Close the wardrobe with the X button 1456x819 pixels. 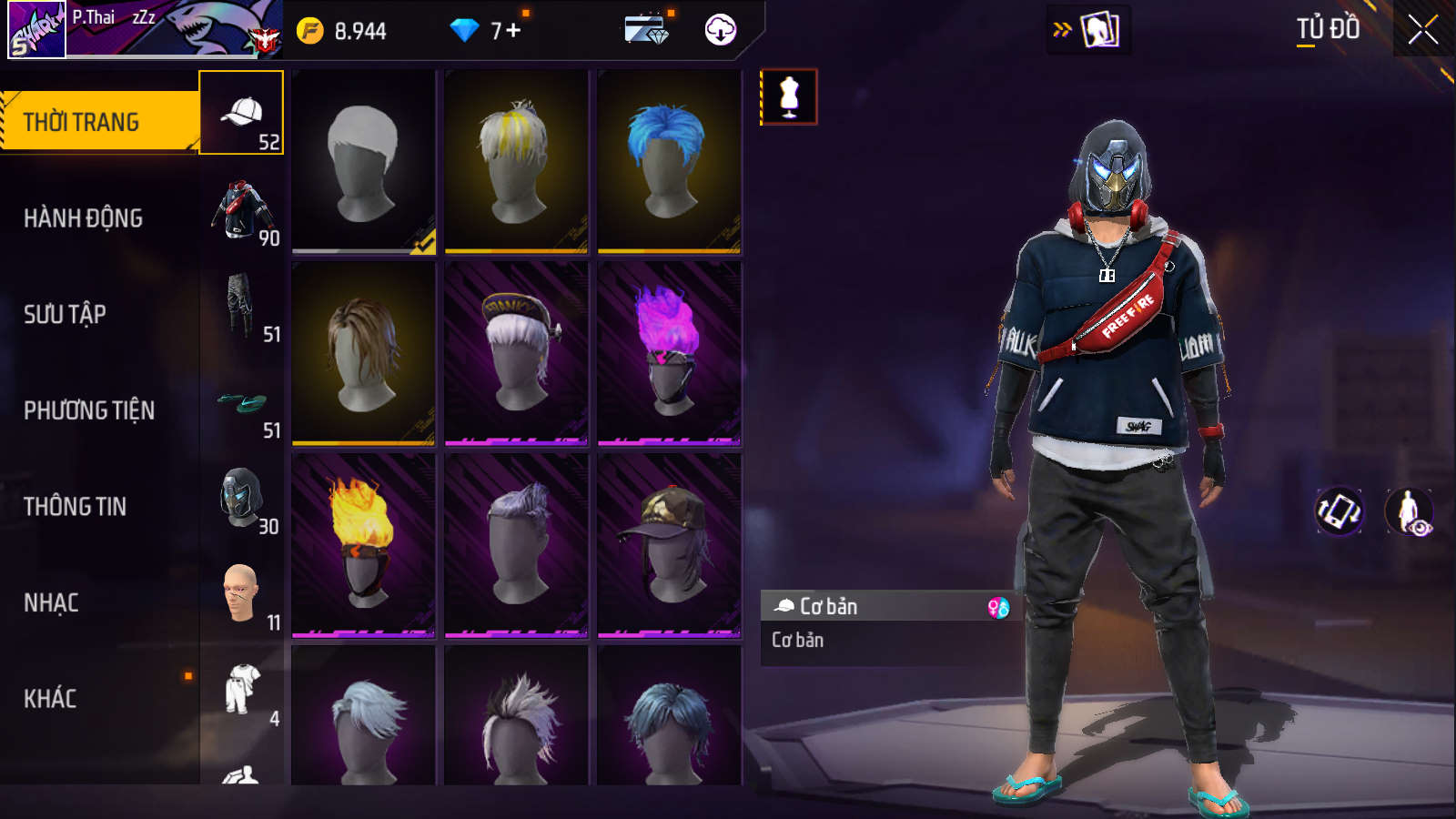[x=1422, y=30]
